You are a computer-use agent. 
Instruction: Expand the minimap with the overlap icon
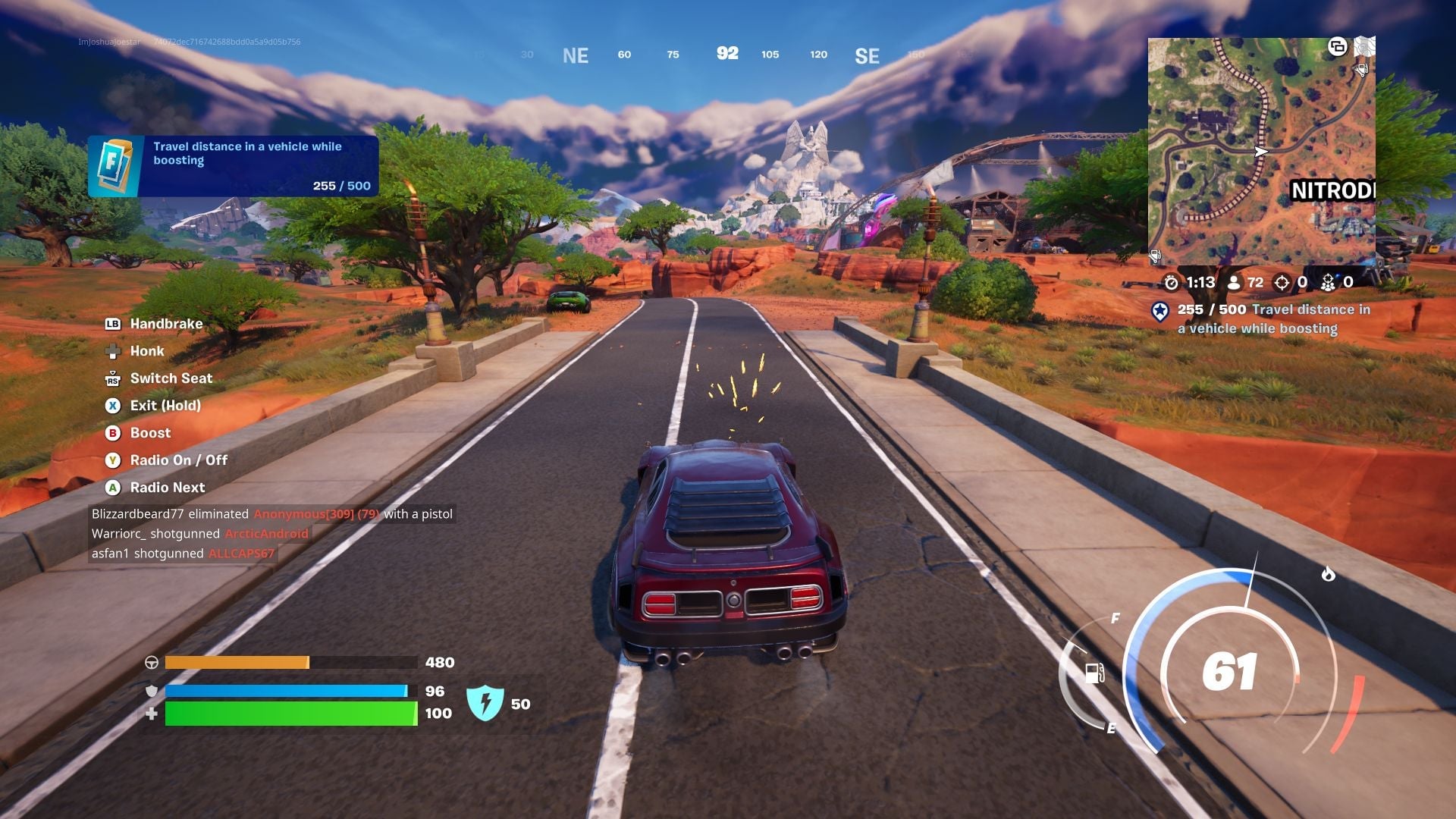coord(1338,47)
